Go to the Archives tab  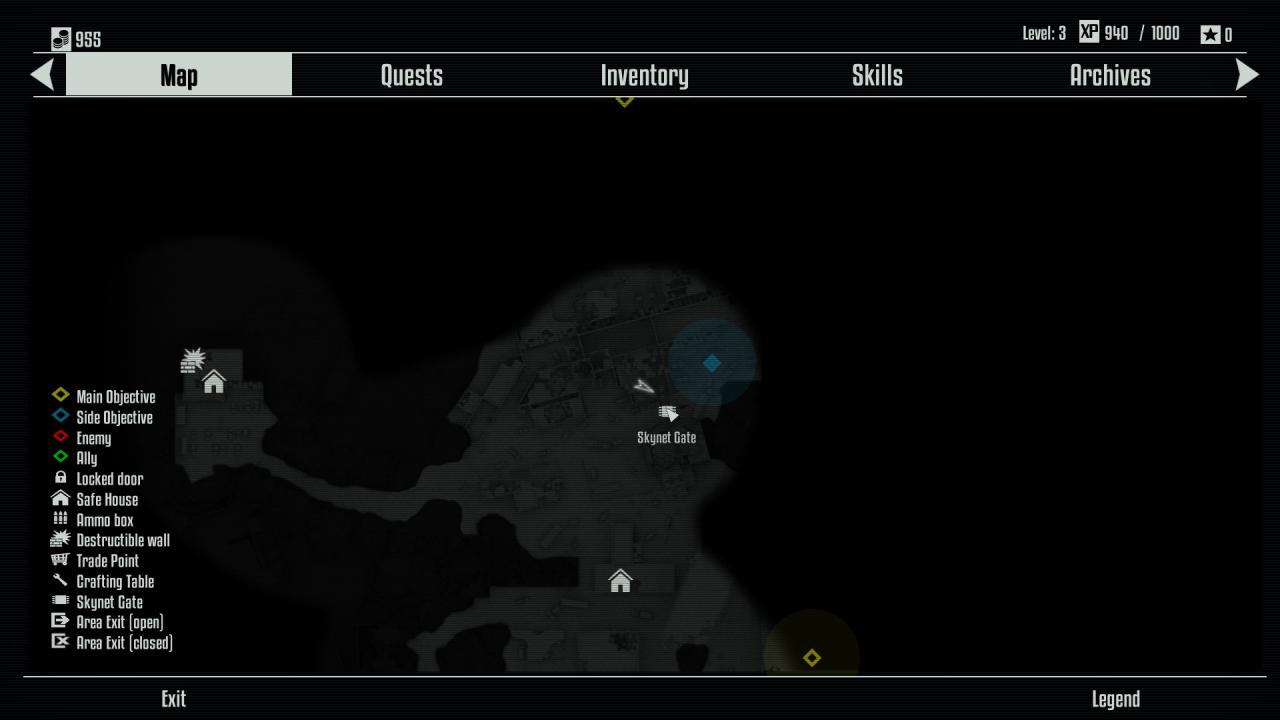[1110, 76]
